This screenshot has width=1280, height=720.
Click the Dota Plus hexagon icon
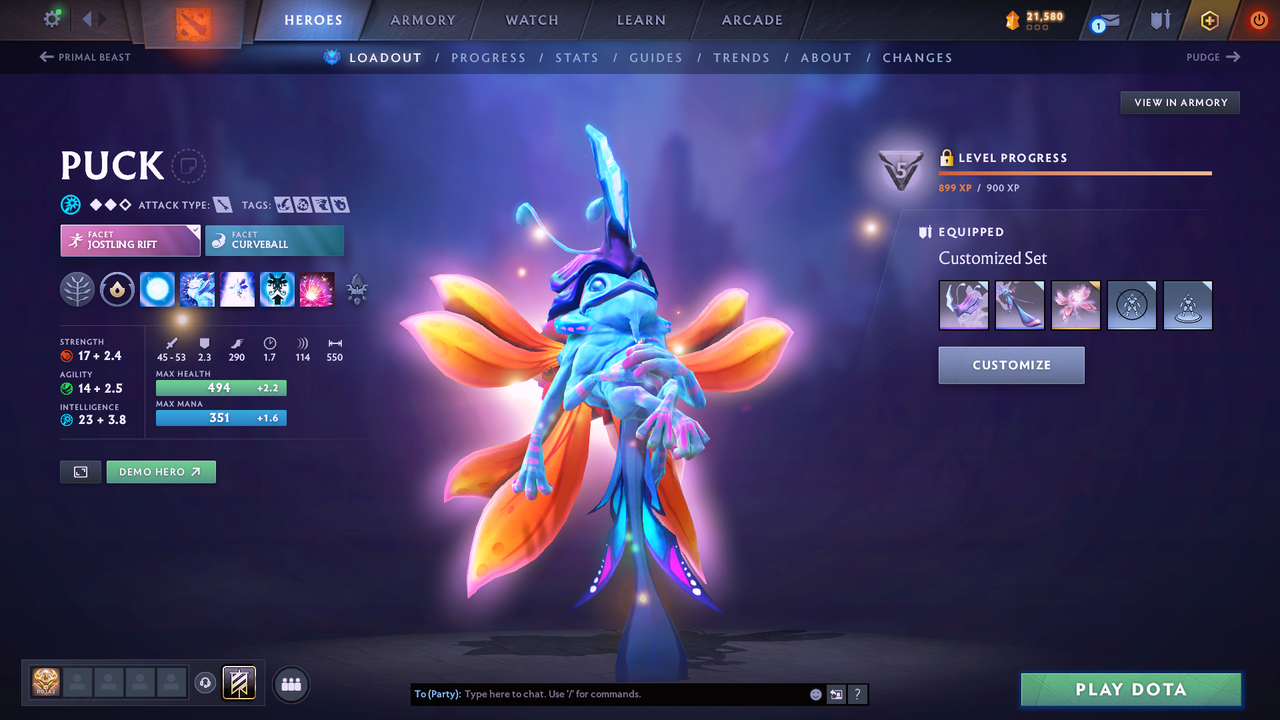coord(1209,20)
